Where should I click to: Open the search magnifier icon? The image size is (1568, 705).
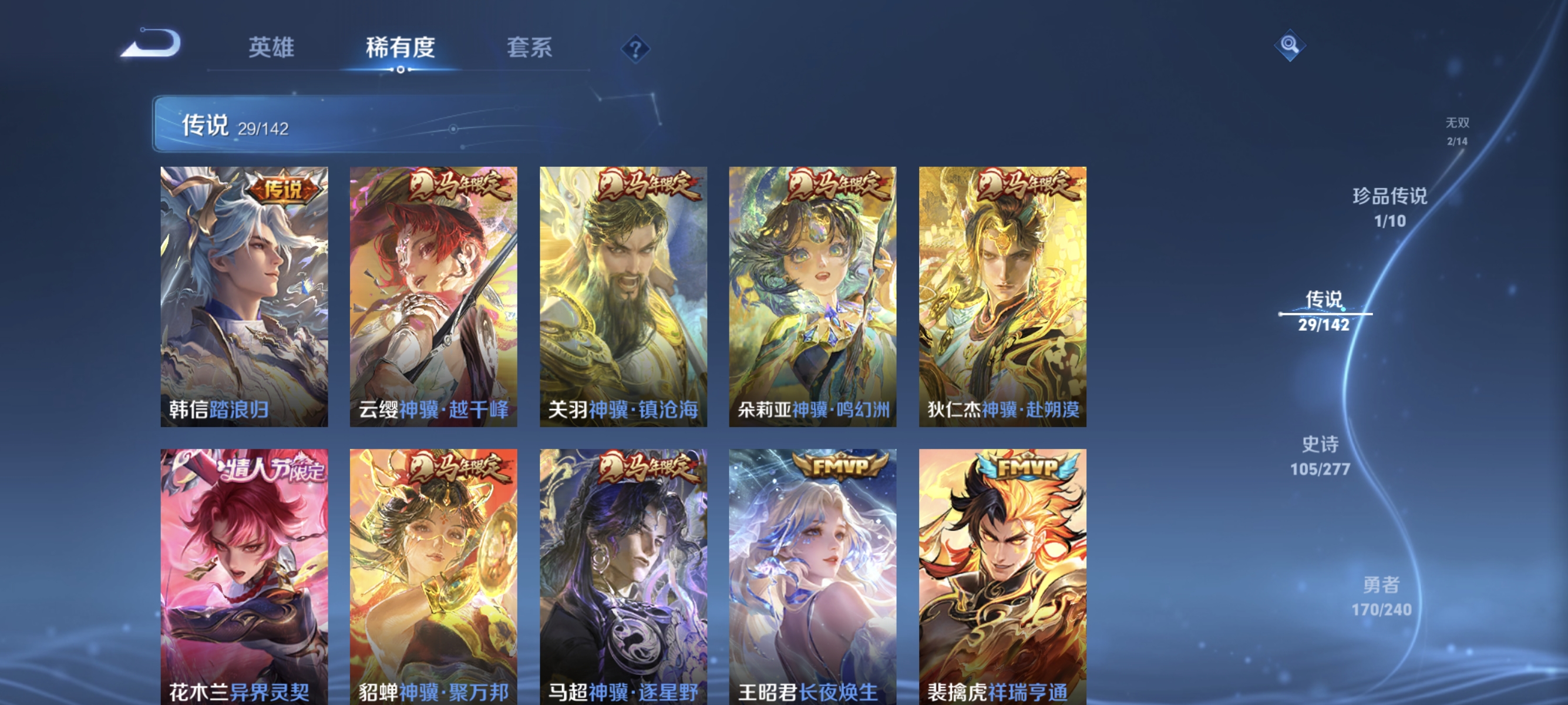tap(1290, 45)
